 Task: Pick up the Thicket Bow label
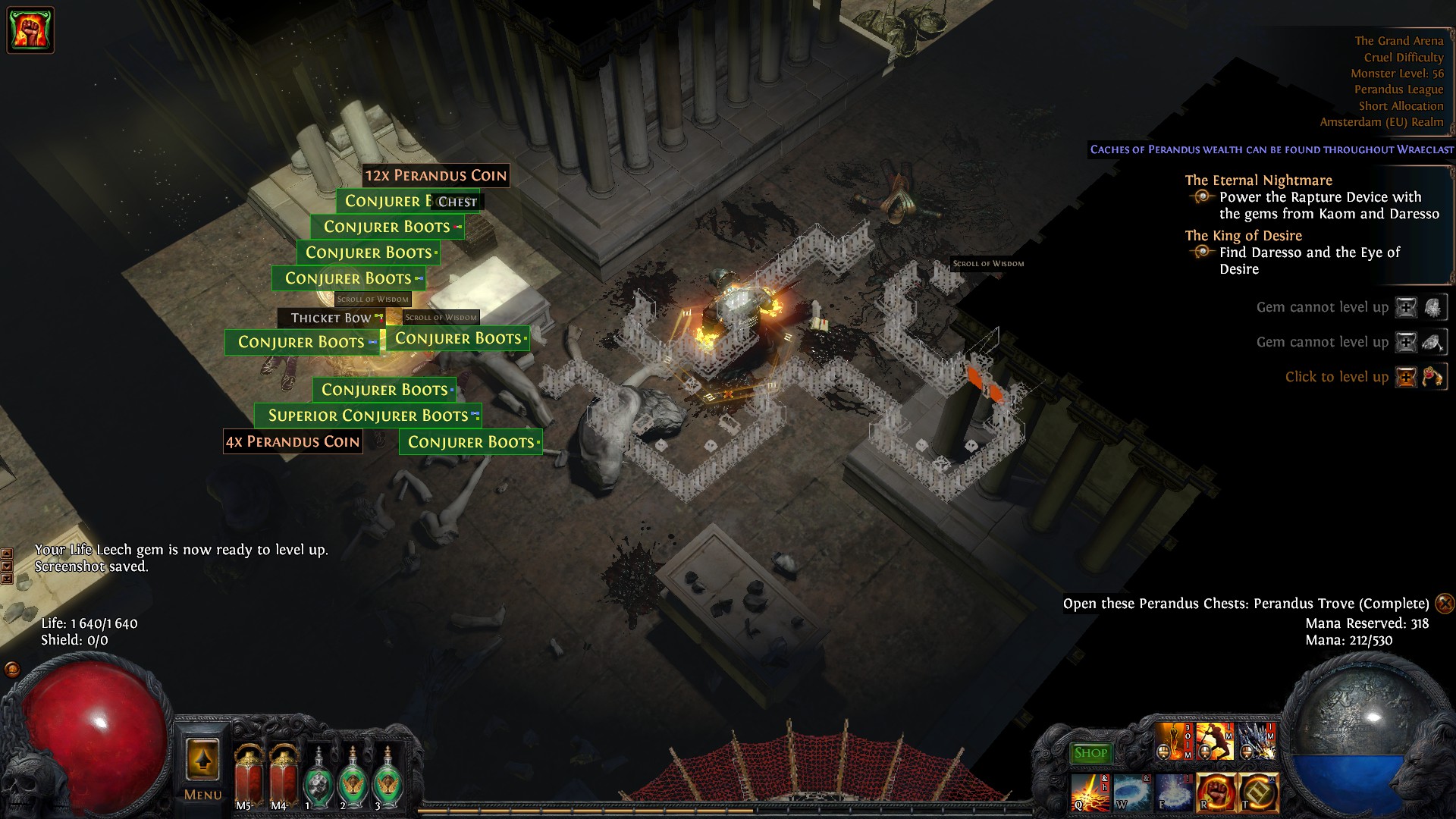pos(331,318)
